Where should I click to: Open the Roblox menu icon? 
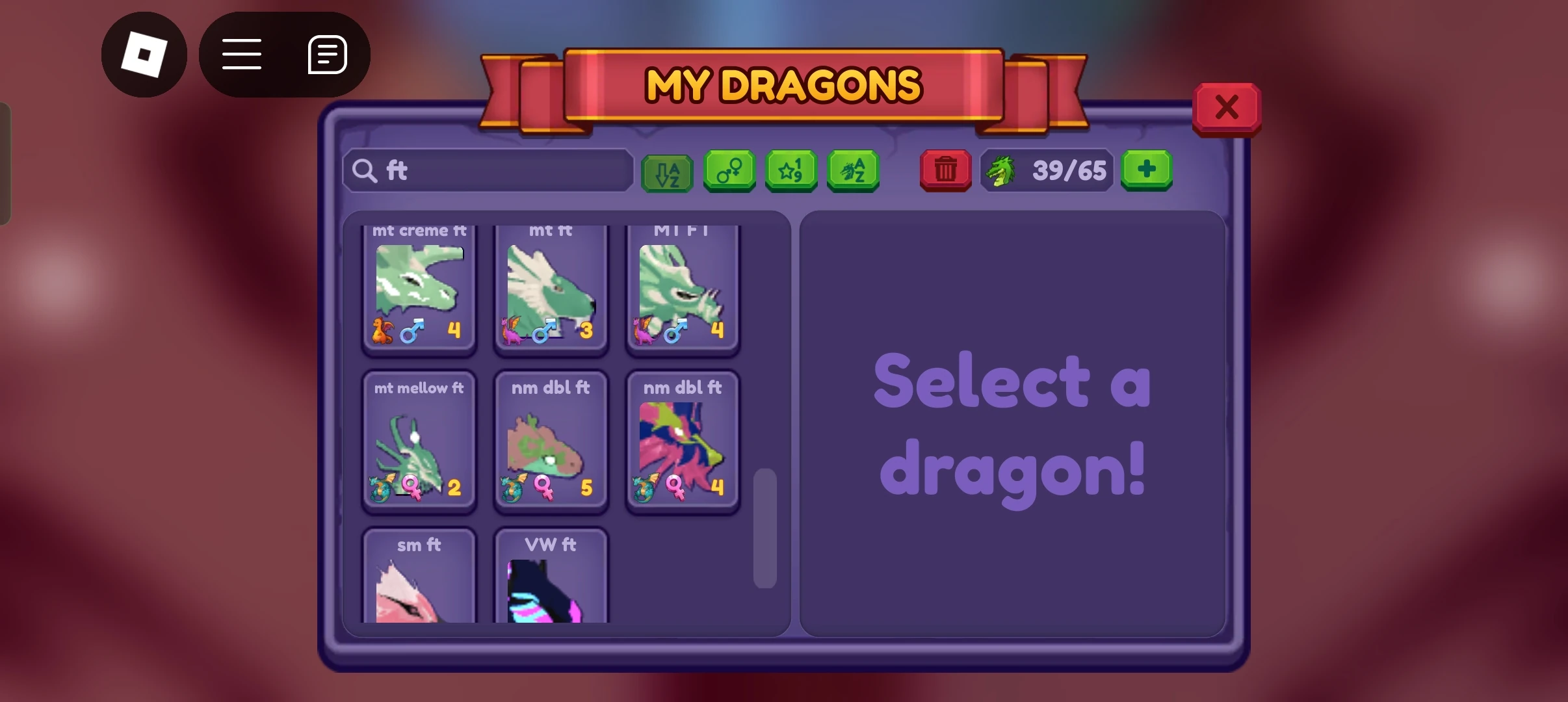click(x=145, y=55)
